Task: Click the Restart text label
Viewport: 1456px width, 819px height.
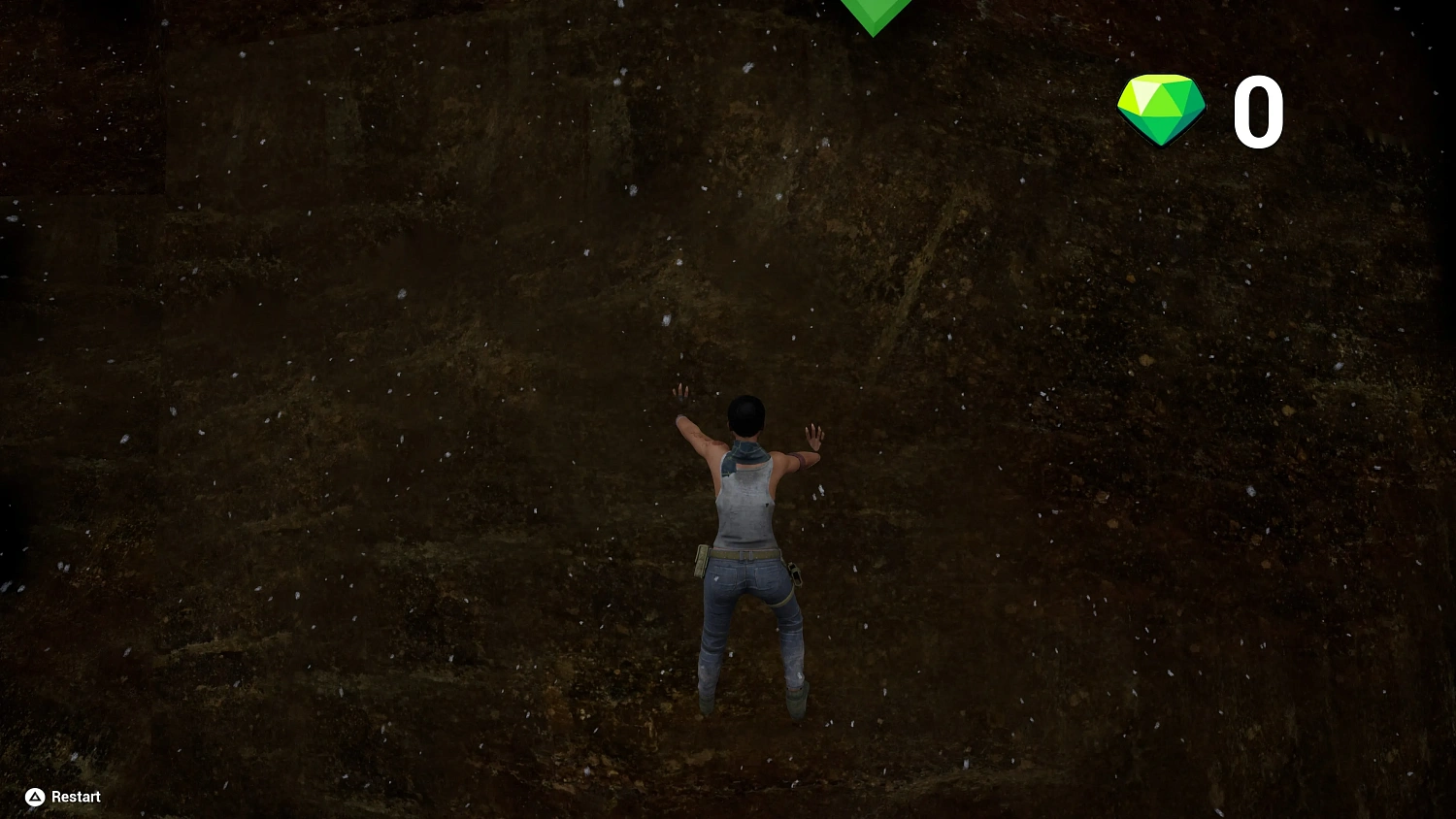Action: 75,796
